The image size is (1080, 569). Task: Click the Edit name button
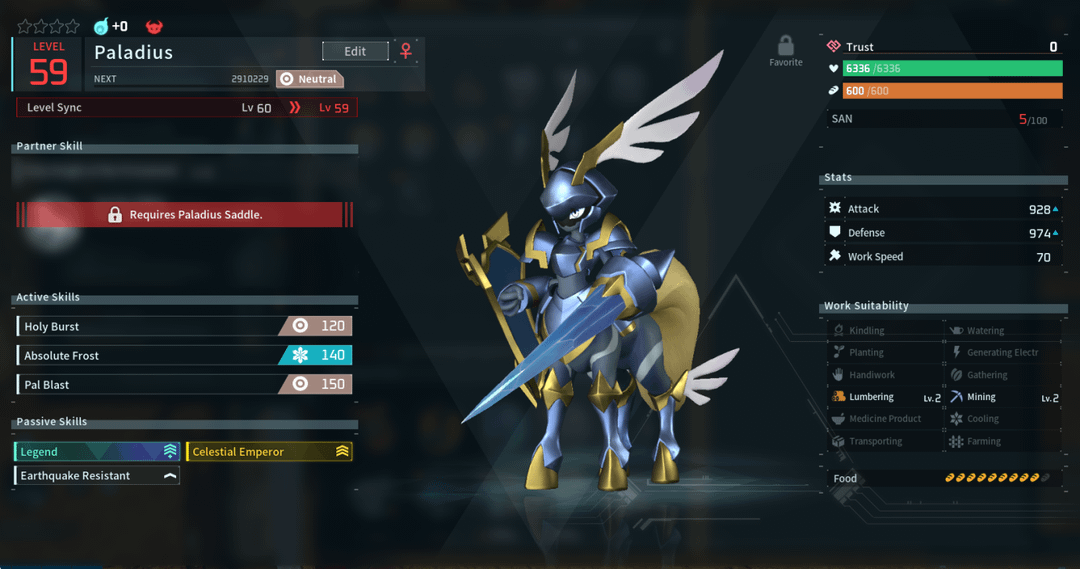(355, 51)
